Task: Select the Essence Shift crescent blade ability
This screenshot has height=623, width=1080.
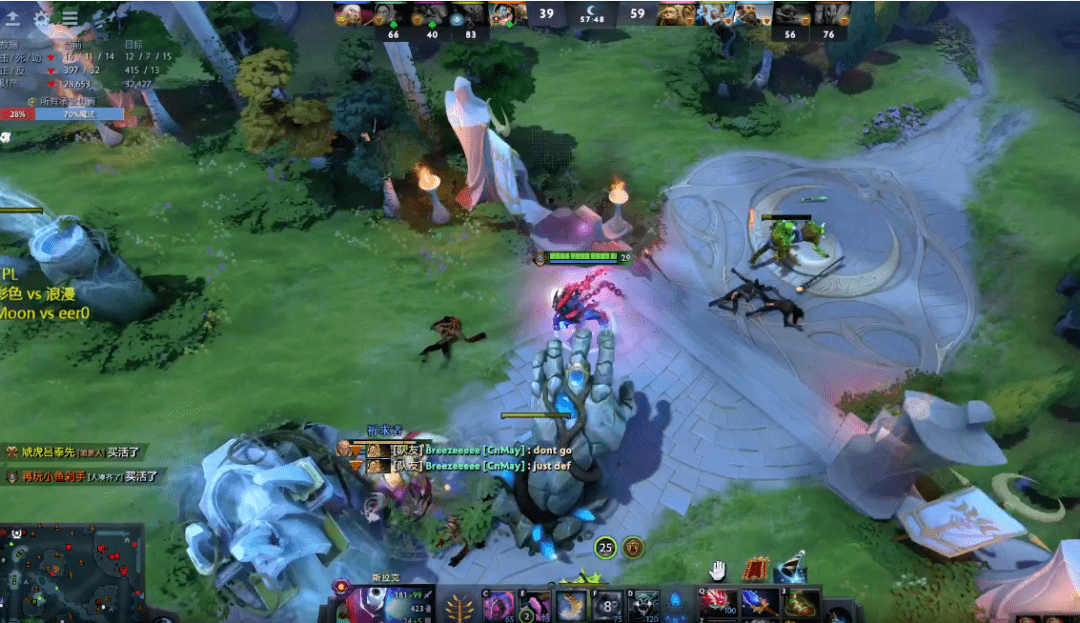Action: pos(572,605)
